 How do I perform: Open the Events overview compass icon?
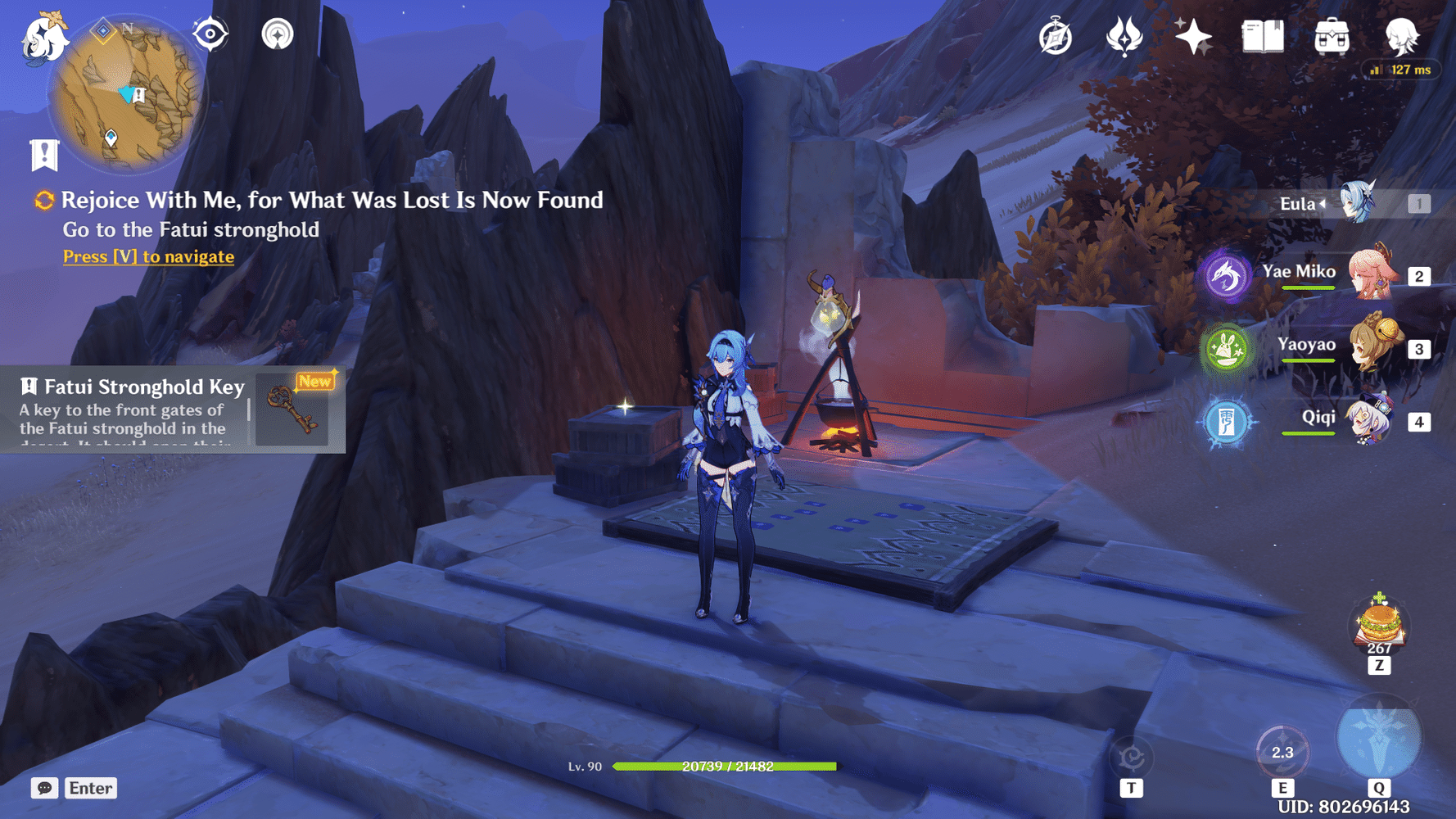[1056, 36]
